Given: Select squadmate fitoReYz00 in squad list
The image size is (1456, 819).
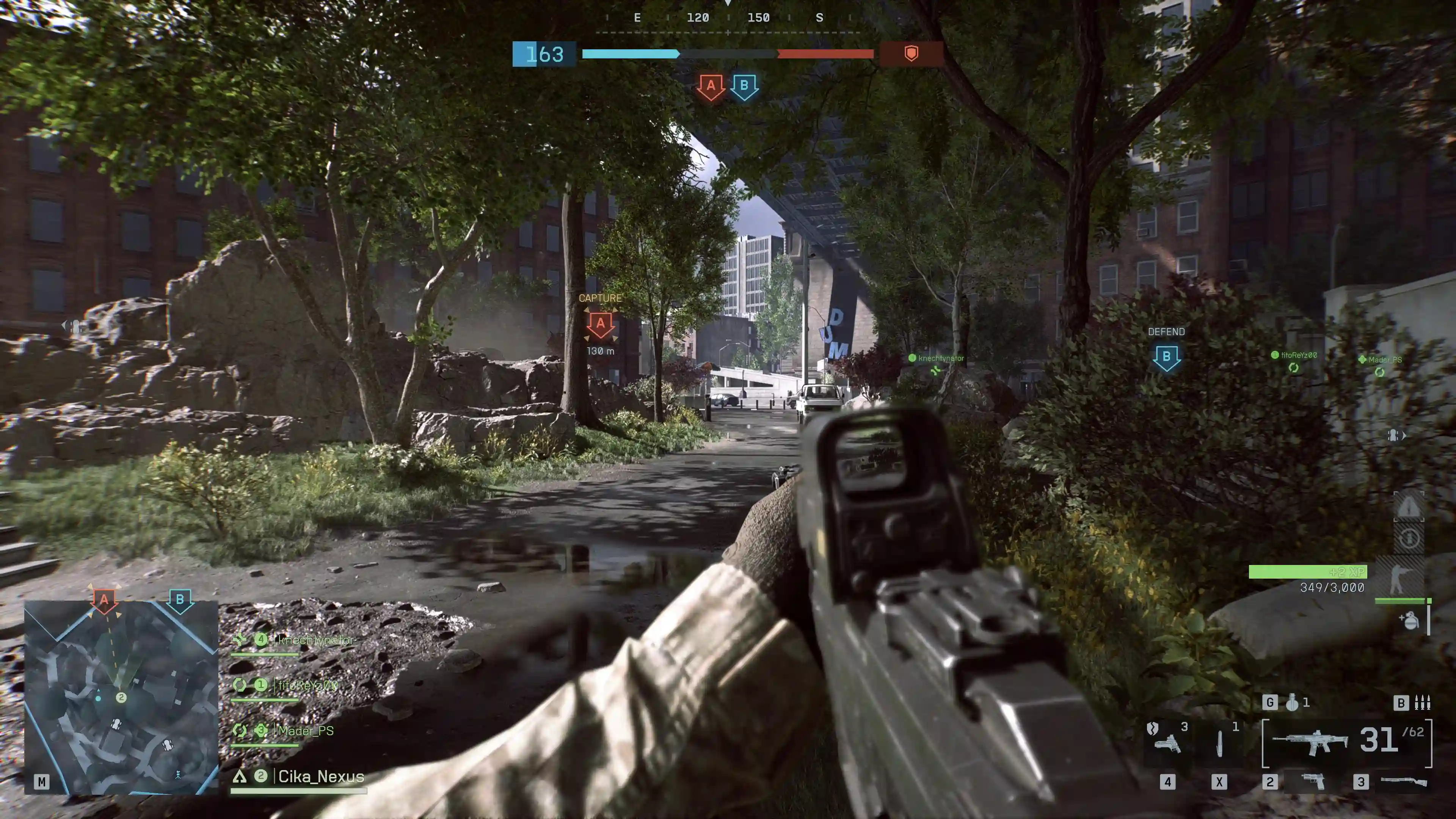Looking at the screenshot, I should pyautogui.click(x=308, y=685).
